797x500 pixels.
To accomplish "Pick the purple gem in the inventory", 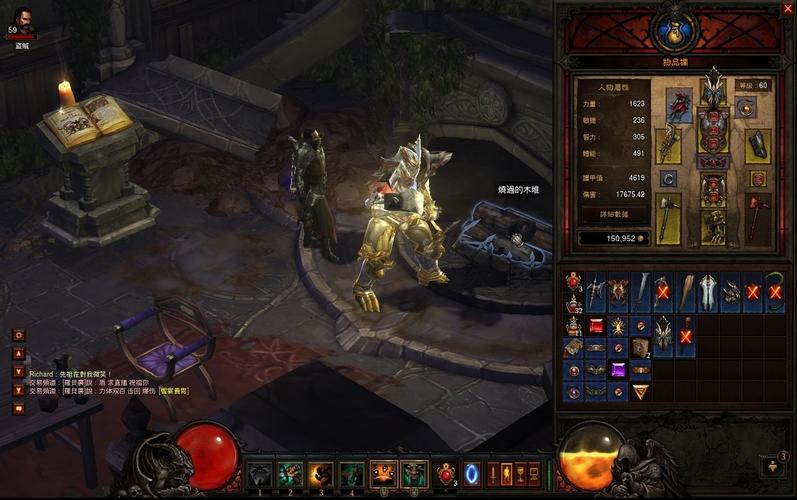I will tap(619, 370).
